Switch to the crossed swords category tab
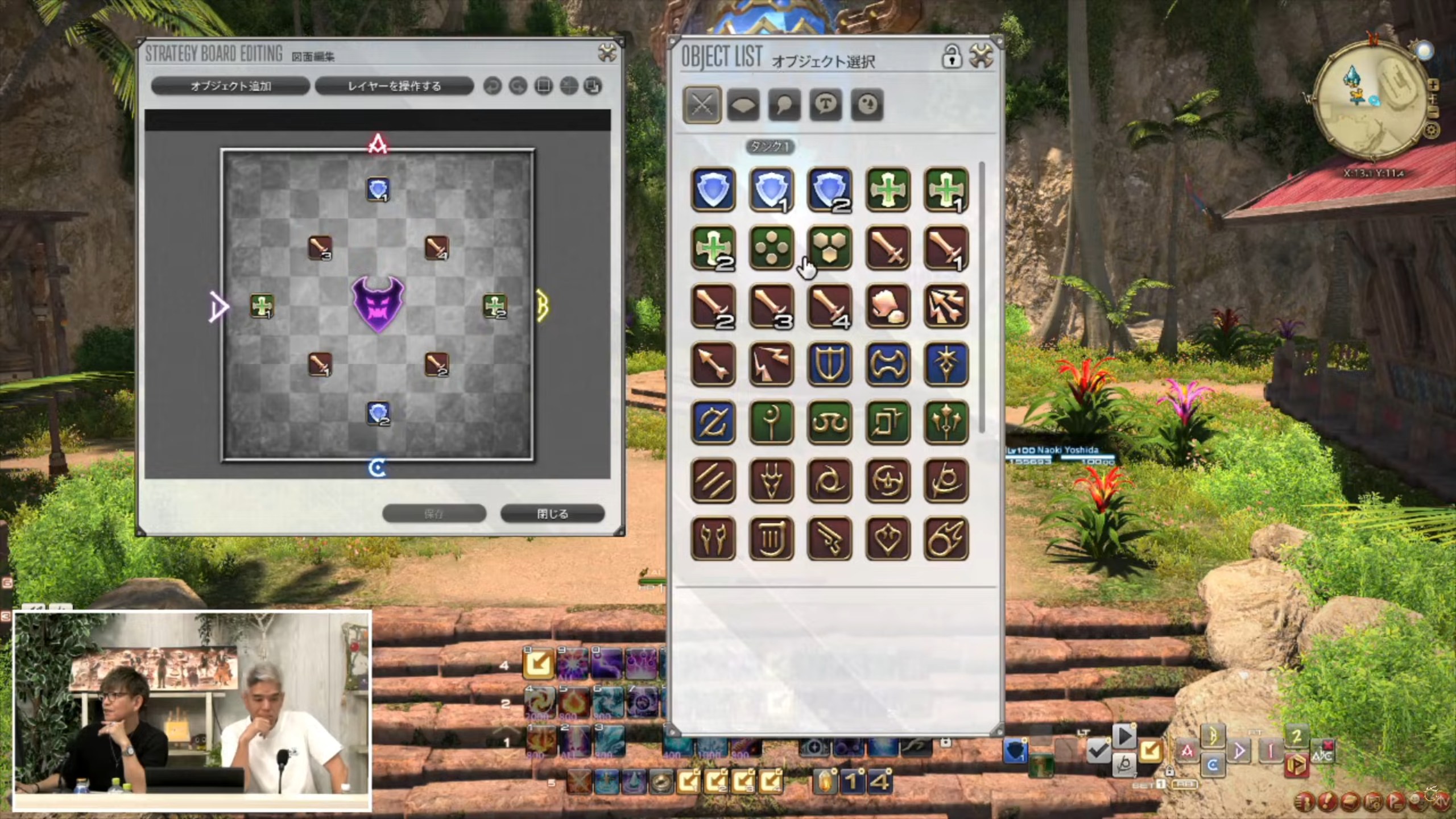 click(702, 105)
